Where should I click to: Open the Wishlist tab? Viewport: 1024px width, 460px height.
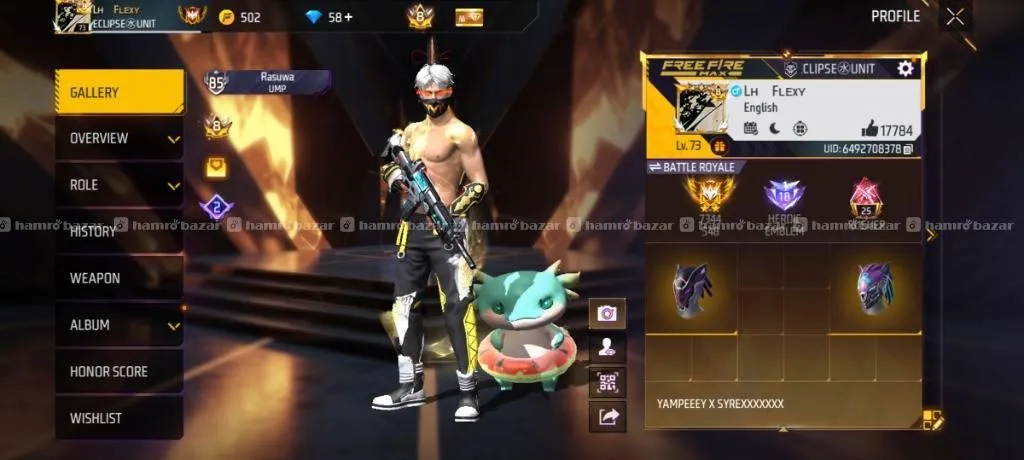(119, 418)
